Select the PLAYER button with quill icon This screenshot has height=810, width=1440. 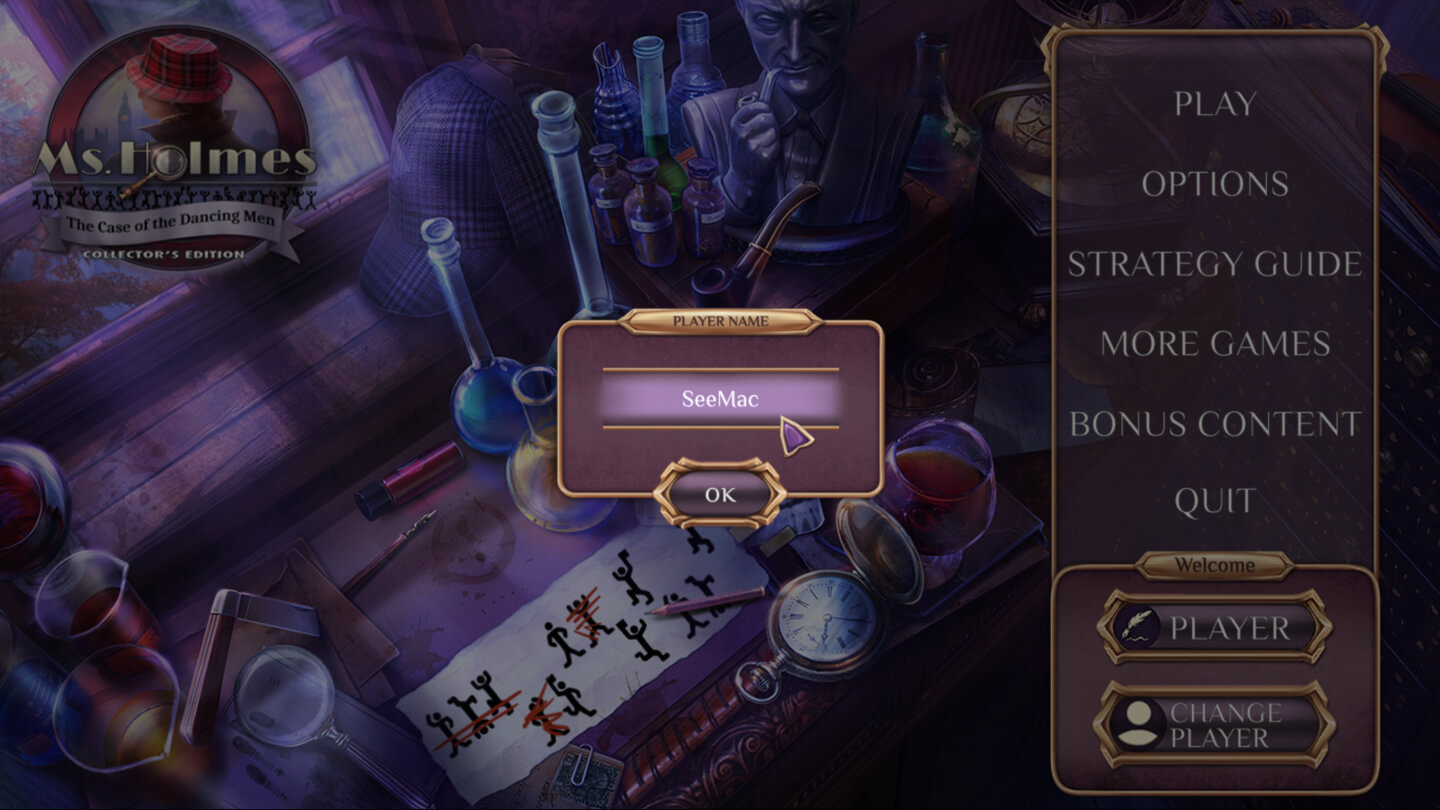(1215, 628)
